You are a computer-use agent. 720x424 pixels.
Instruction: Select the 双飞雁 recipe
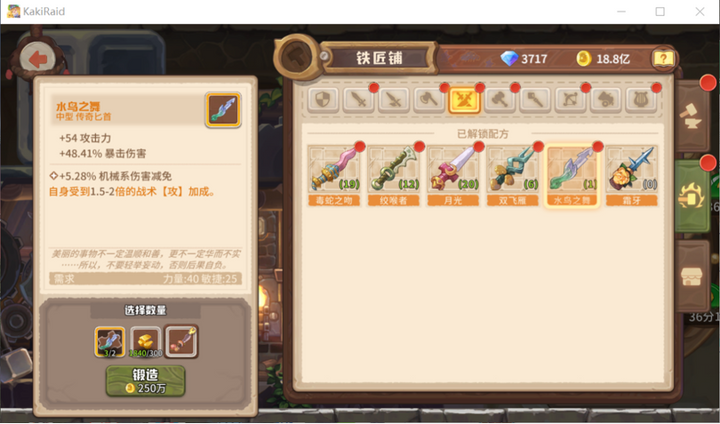point(512,172)
